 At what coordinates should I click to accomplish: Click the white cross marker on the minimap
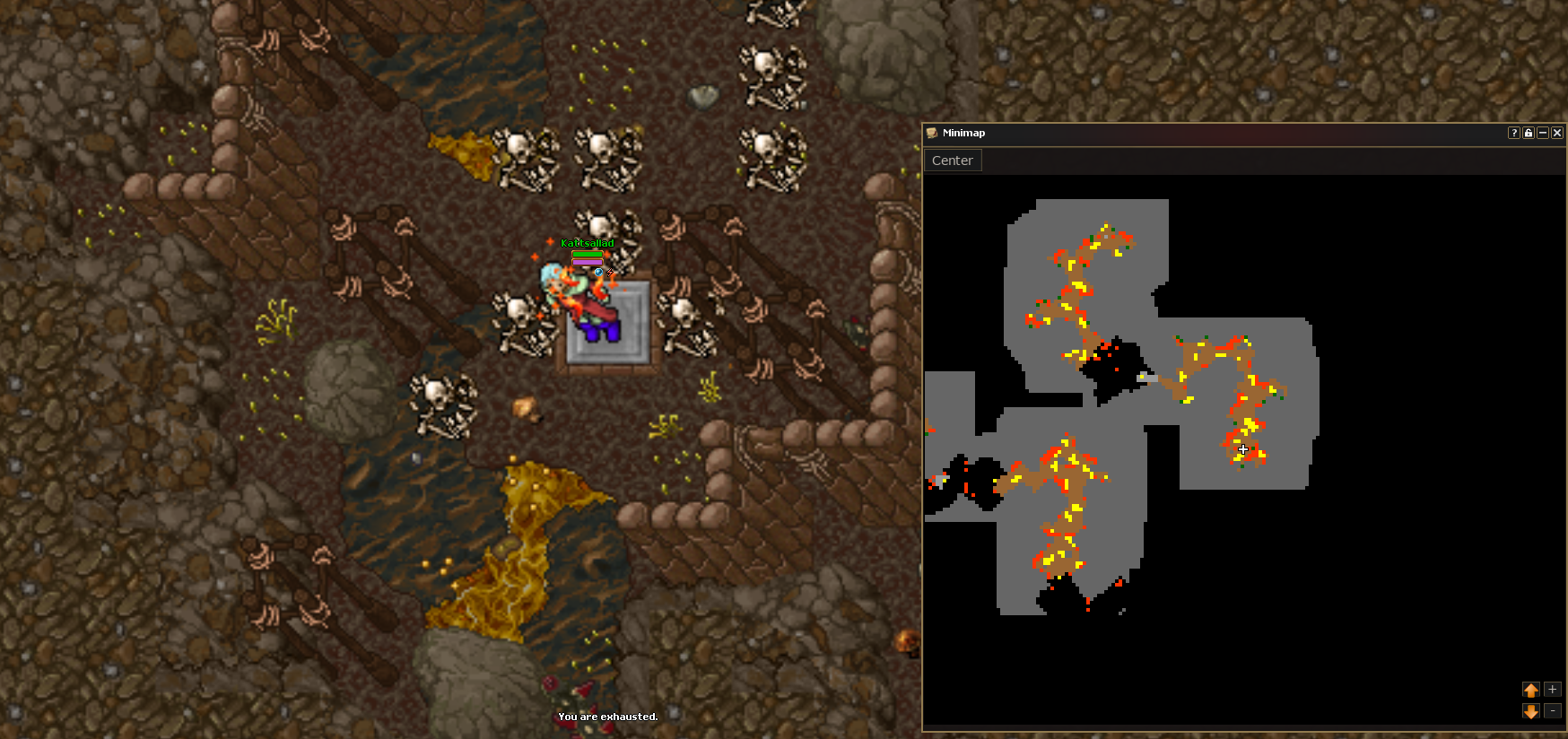pos(1243,449)
